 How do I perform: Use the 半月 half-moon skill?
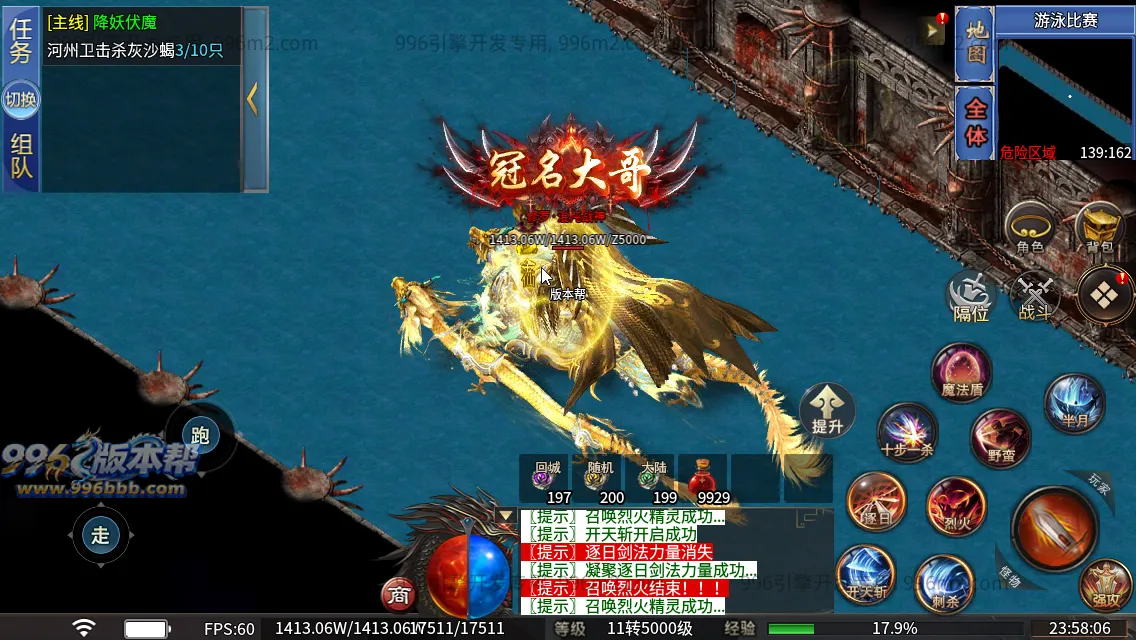[x=1075, y=403]
